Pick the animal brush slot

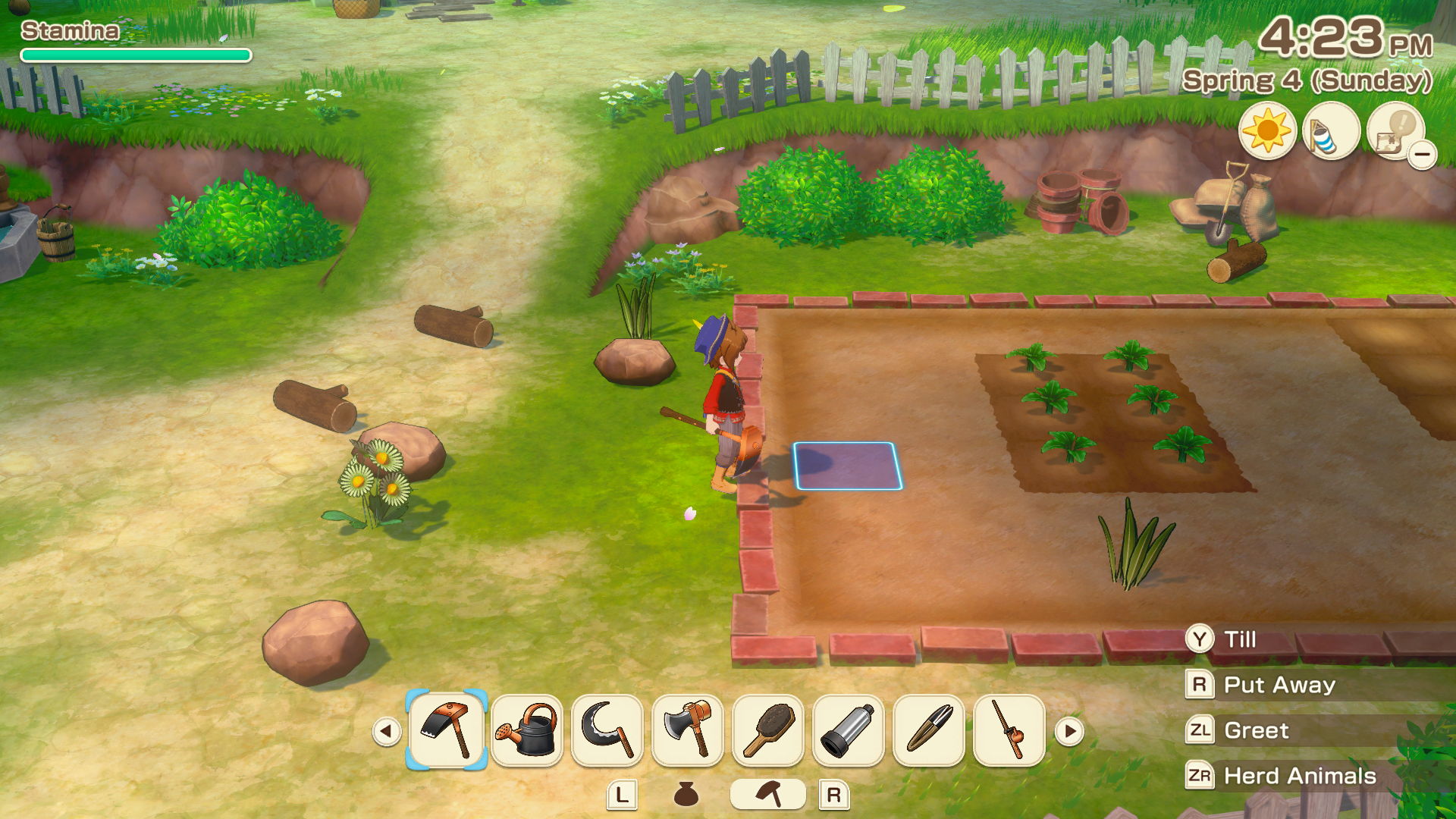tap(768, 730)
